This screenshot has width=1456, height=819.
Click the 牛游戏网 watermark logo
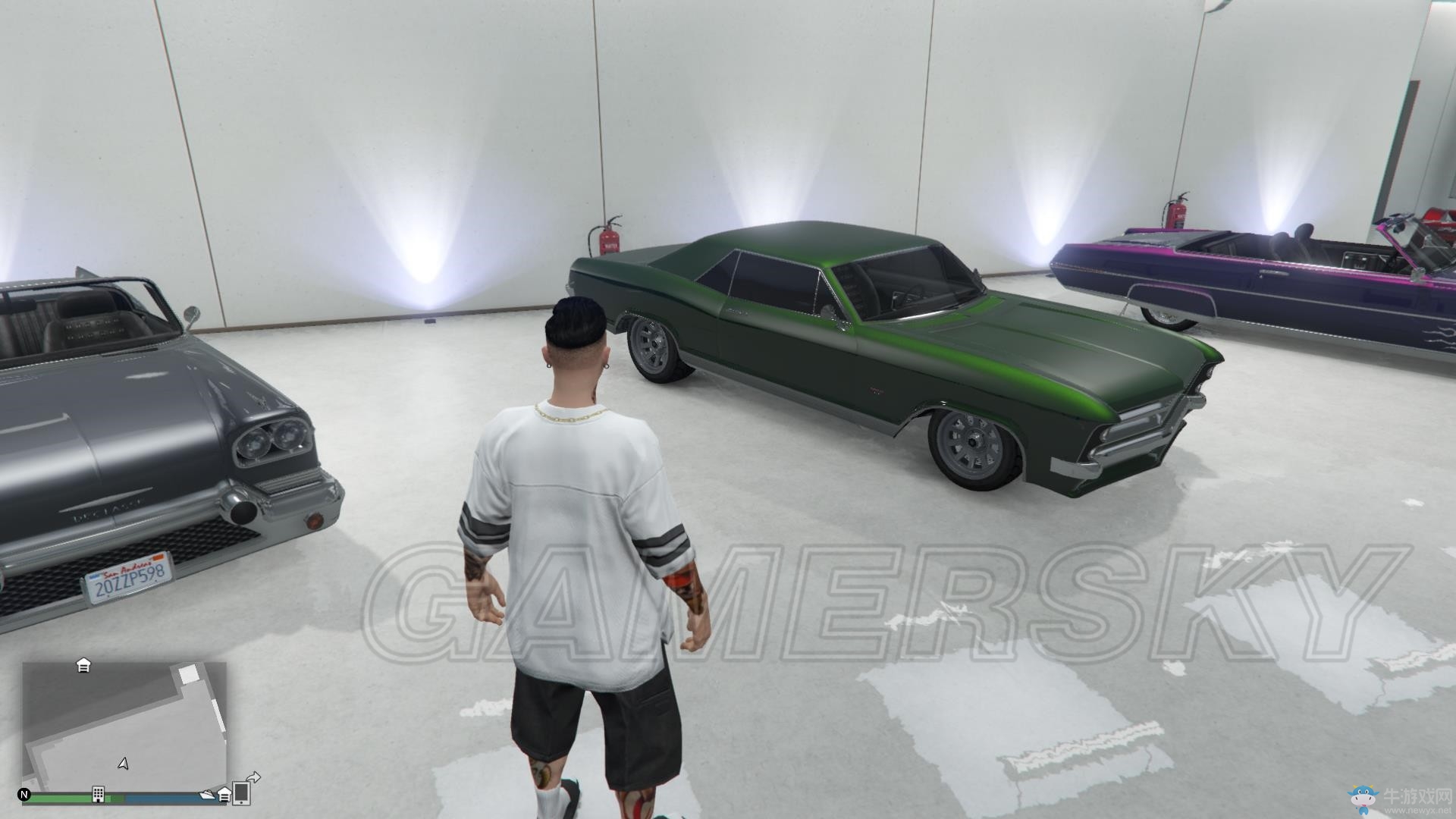(1416, 797)
